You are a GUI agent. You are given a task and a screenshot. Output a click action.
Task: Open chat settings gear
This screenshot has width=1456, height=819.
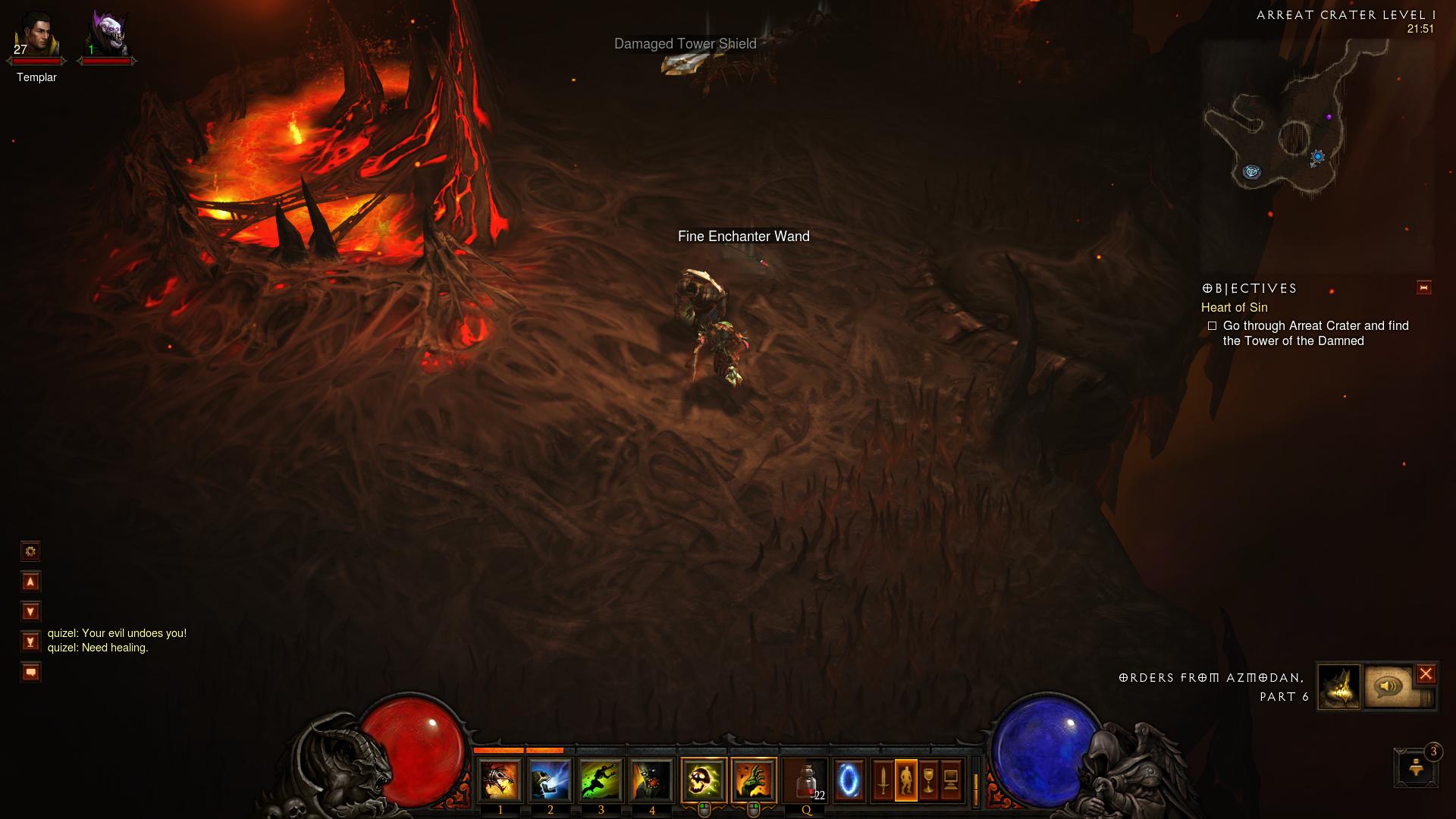pyautogui.click(x=30, y=551)
